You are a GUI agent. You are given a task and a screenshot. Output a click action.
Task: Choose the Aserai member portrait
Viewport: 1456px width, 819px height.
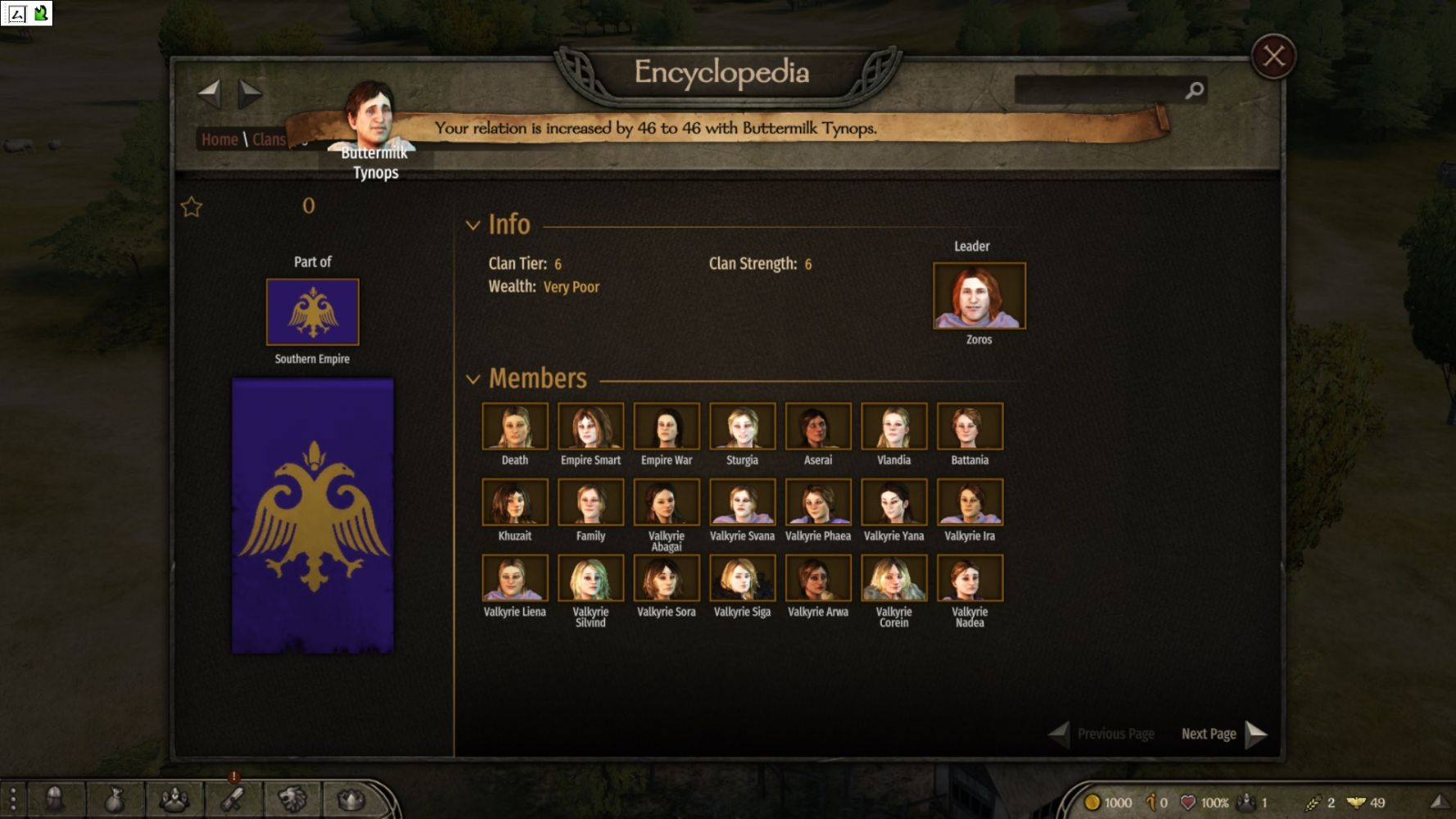817,426
